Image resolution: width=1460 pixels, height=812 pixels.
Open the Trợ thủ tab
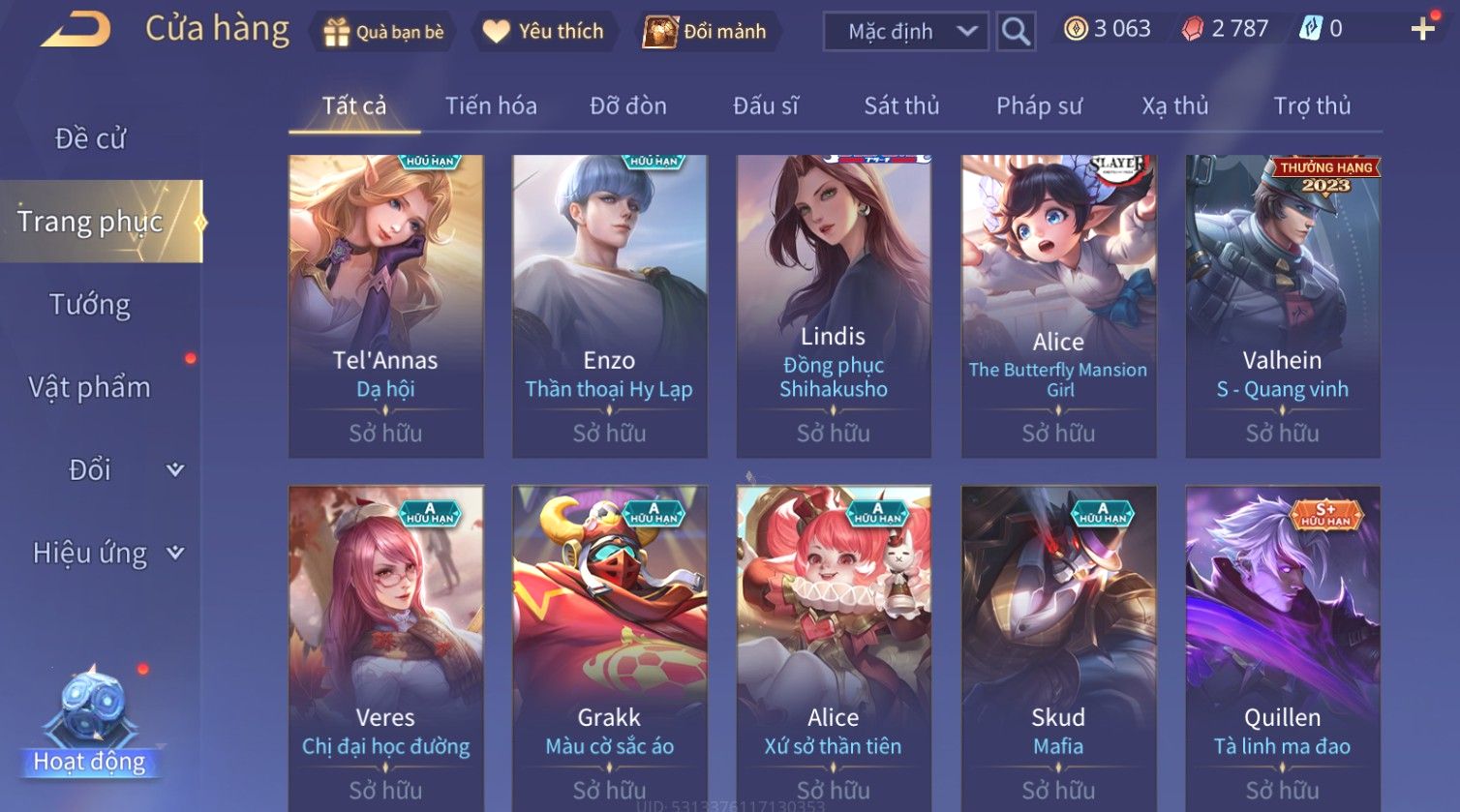1312,105
